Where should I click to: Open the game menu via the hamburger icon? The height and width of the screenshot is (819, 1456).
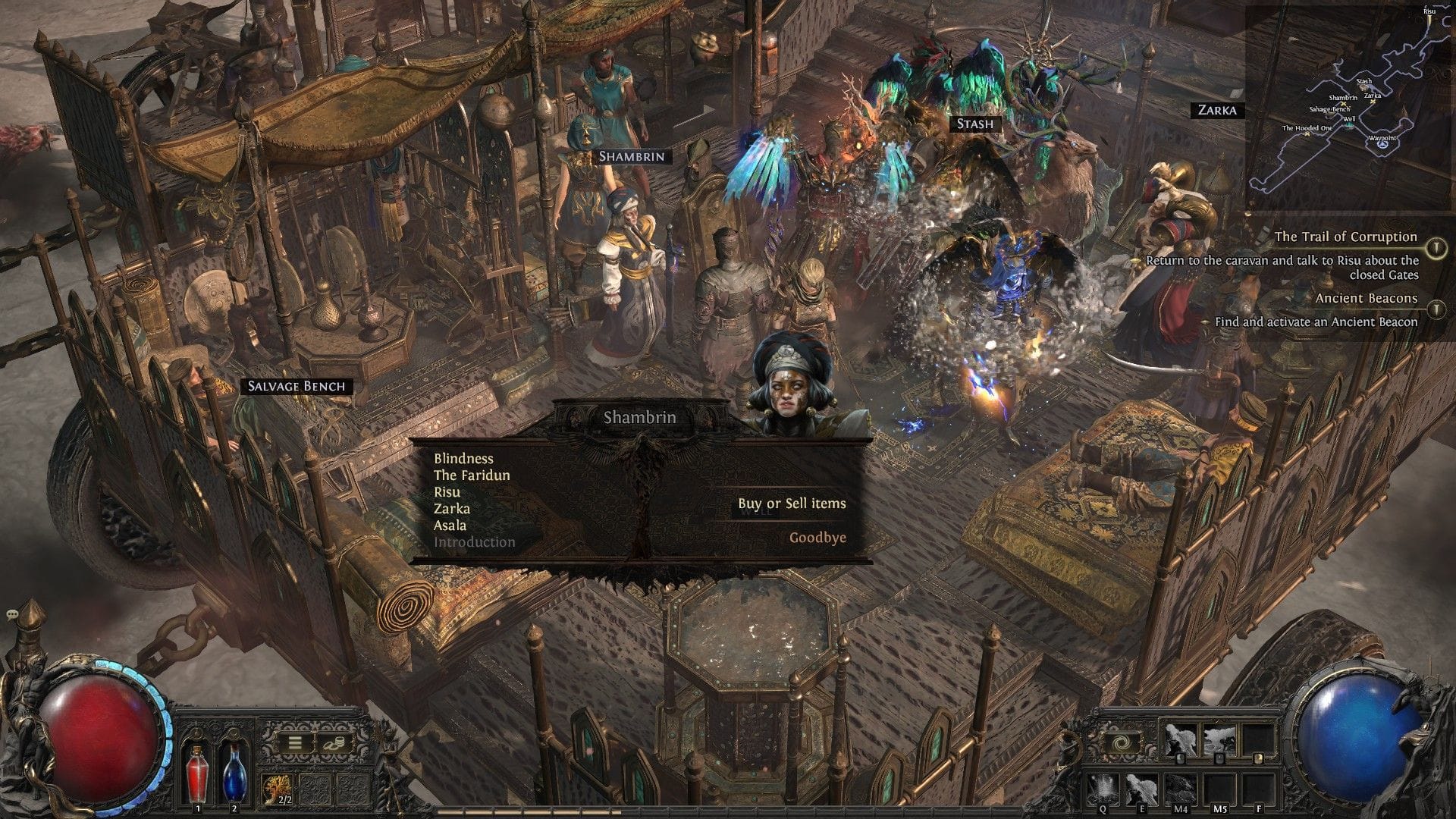coord(294,742)
